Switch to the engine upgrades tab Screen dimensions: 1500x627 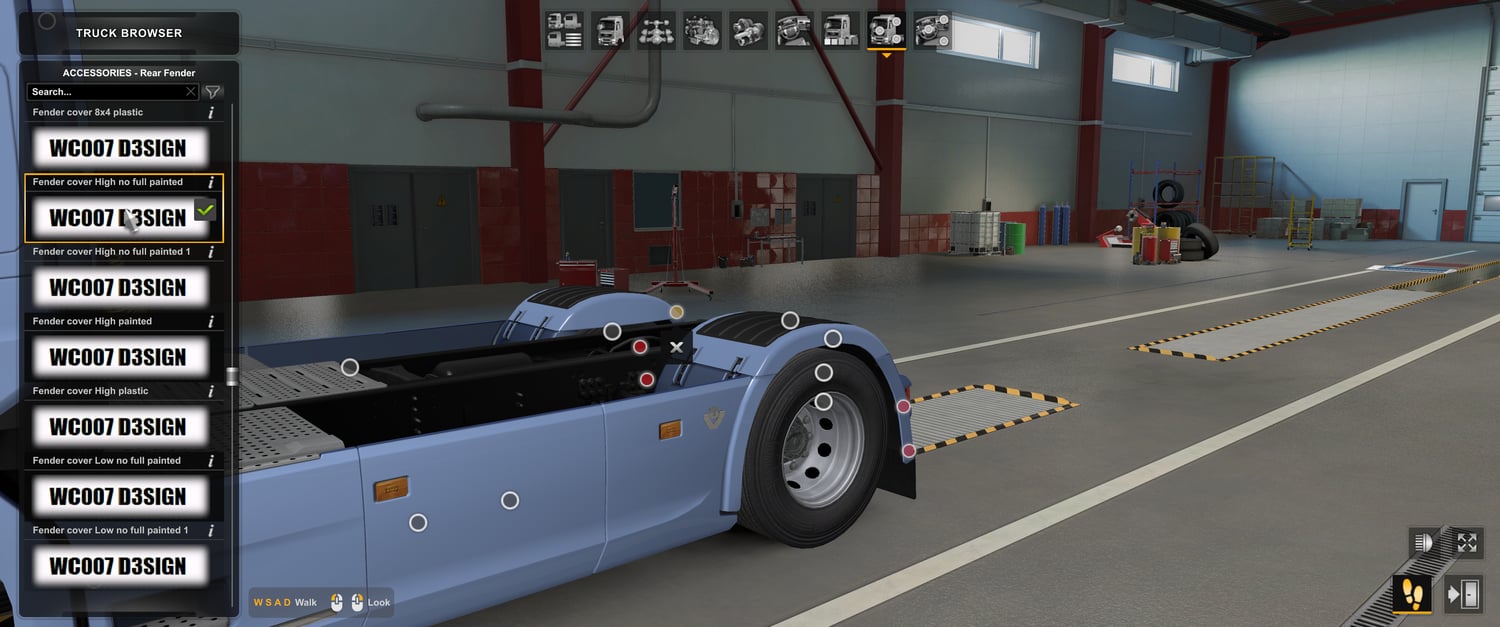[702, 30]
